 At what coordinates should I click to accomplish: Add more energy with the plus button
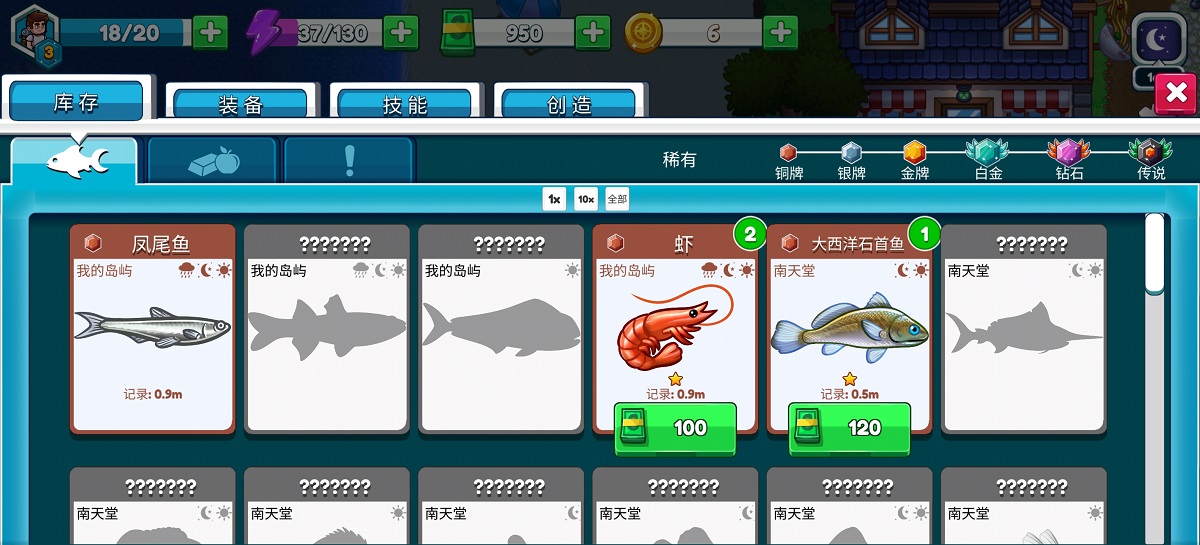pyautogui.click(x=401, y=33)
